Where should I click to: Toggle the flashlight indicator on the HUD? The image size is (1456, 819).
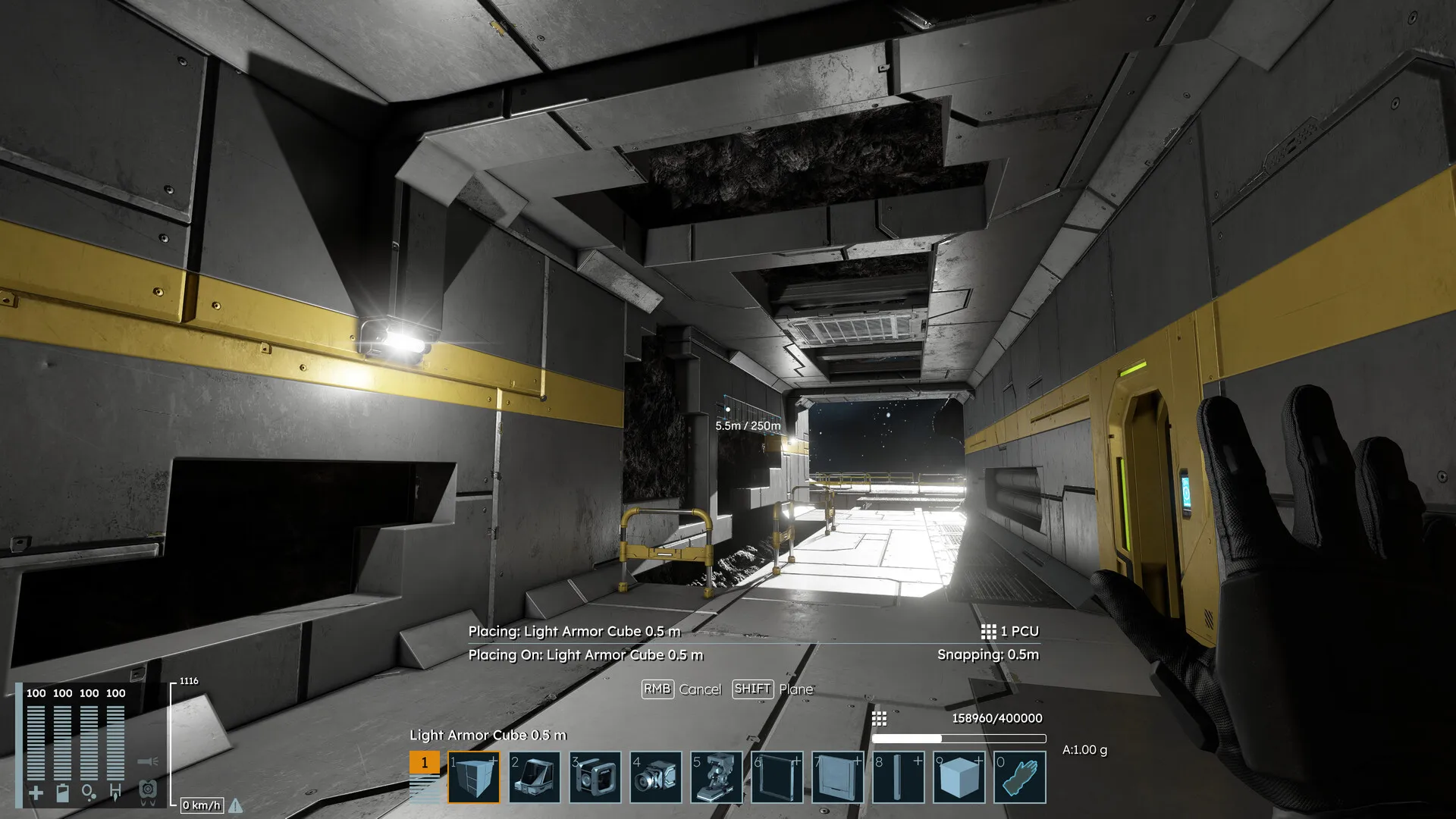pos(147,761)
